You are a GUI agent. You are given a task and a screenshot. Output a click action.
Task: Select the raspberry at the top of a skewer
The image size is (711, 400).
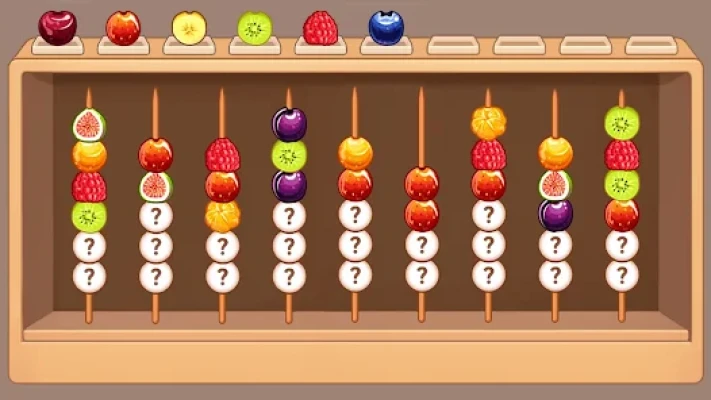pyautogui.click(x=222, y=155)
